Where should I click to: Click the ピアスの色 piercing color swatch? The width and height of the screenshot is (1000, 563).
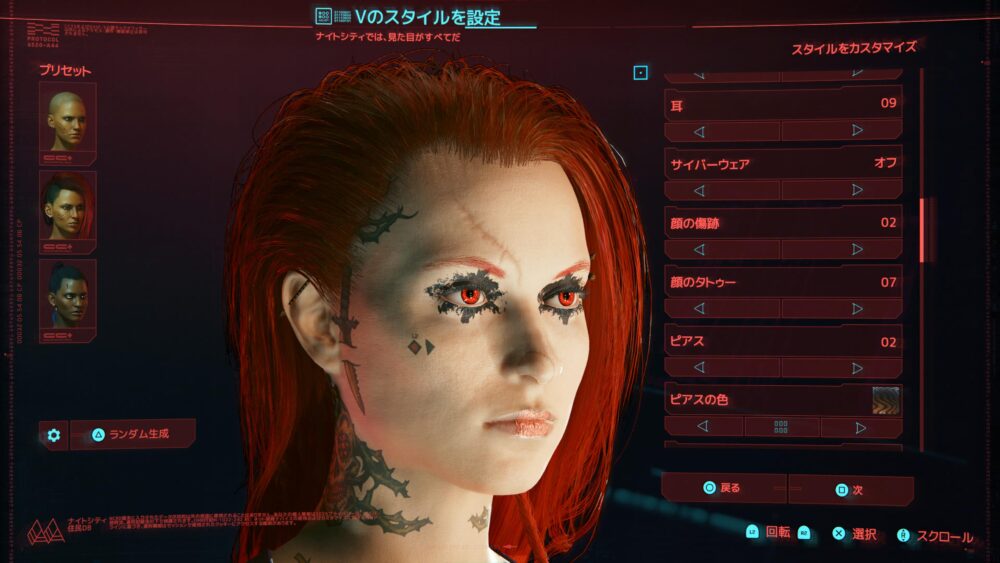click(885, 400)
